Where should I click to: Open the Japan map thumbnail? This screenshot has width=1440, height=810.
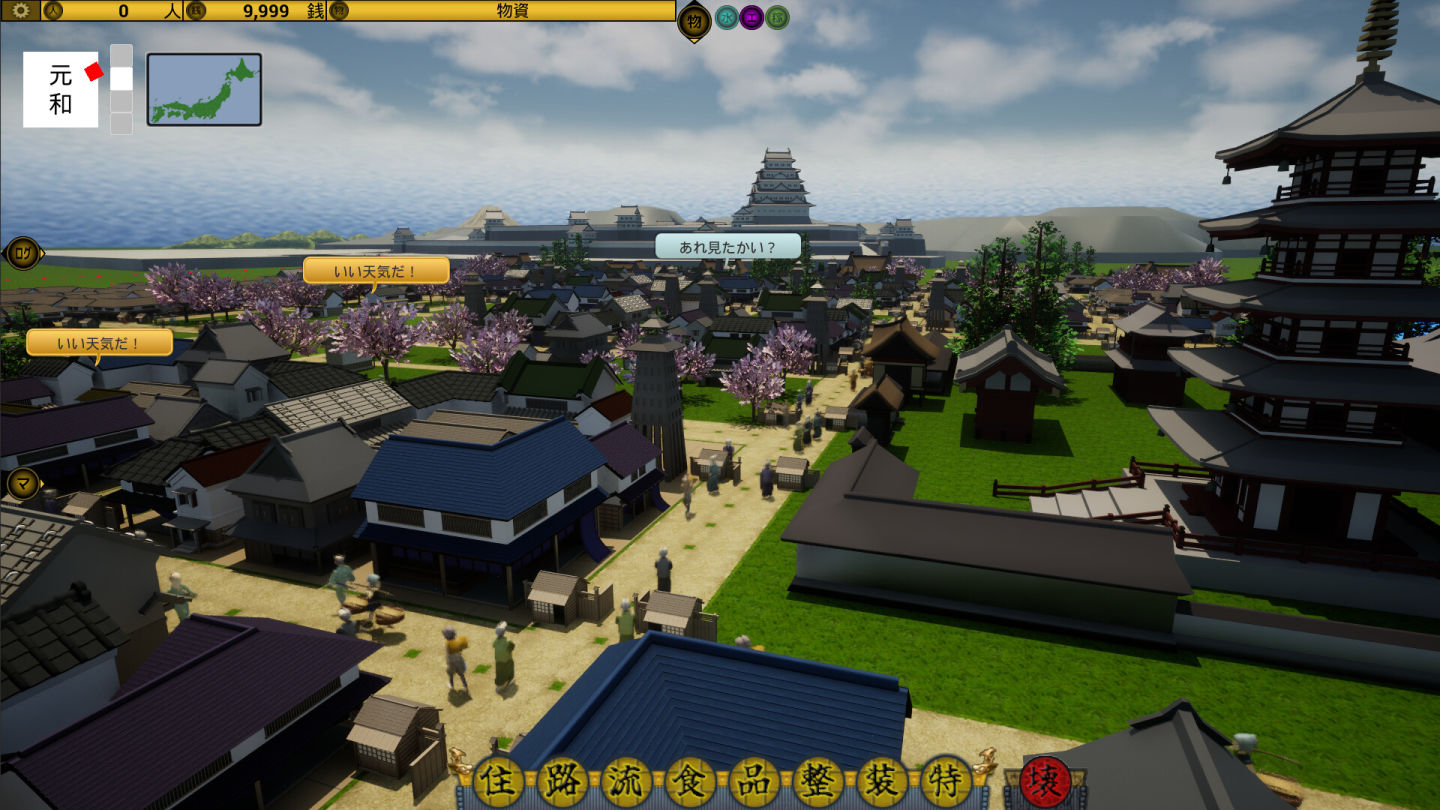click(x=204, y=89)
